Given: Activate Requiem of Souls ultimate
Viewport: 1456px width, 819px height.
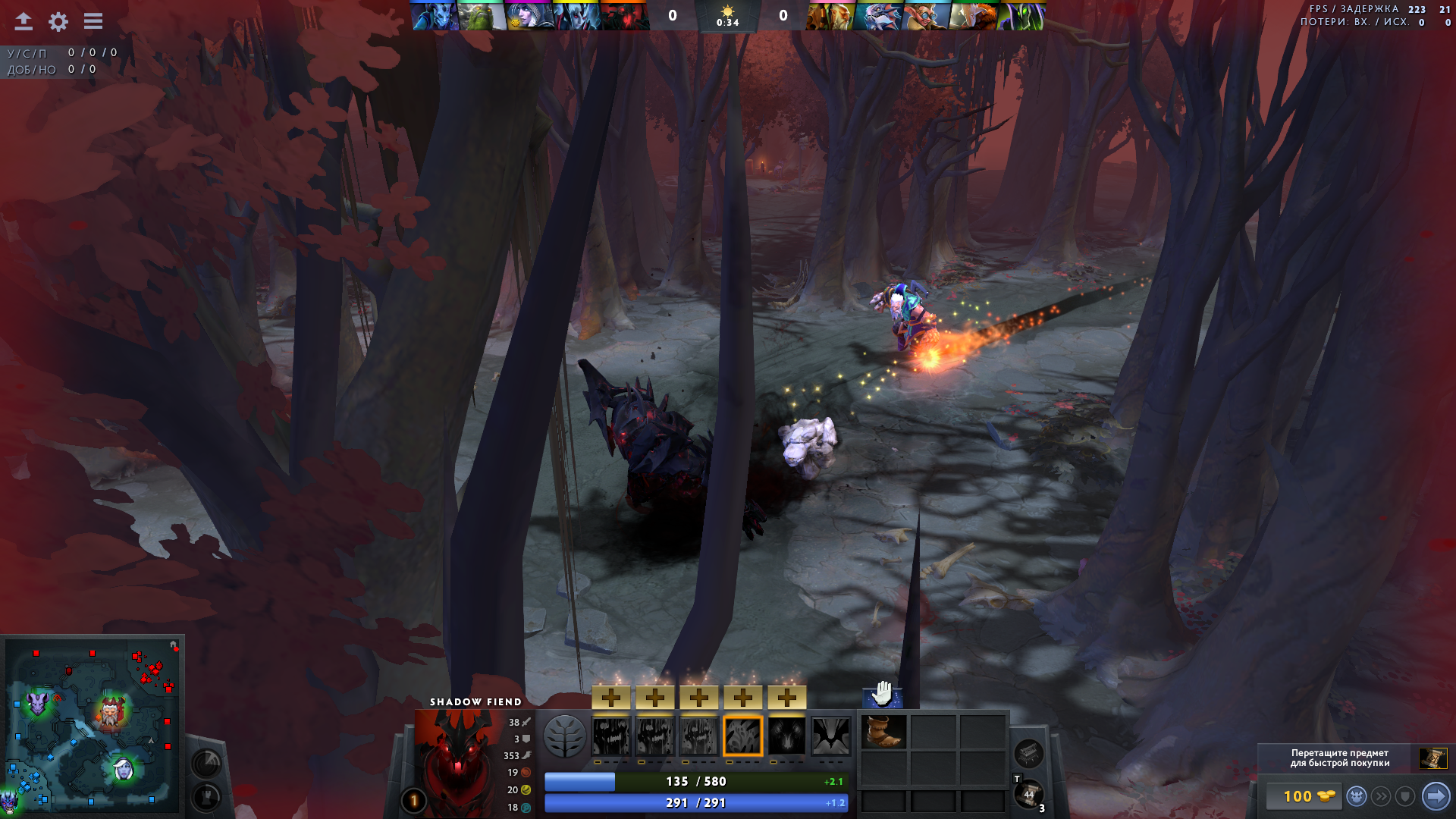Looking at the screenshot, I should pyautogui.click(x=831, y=736).
